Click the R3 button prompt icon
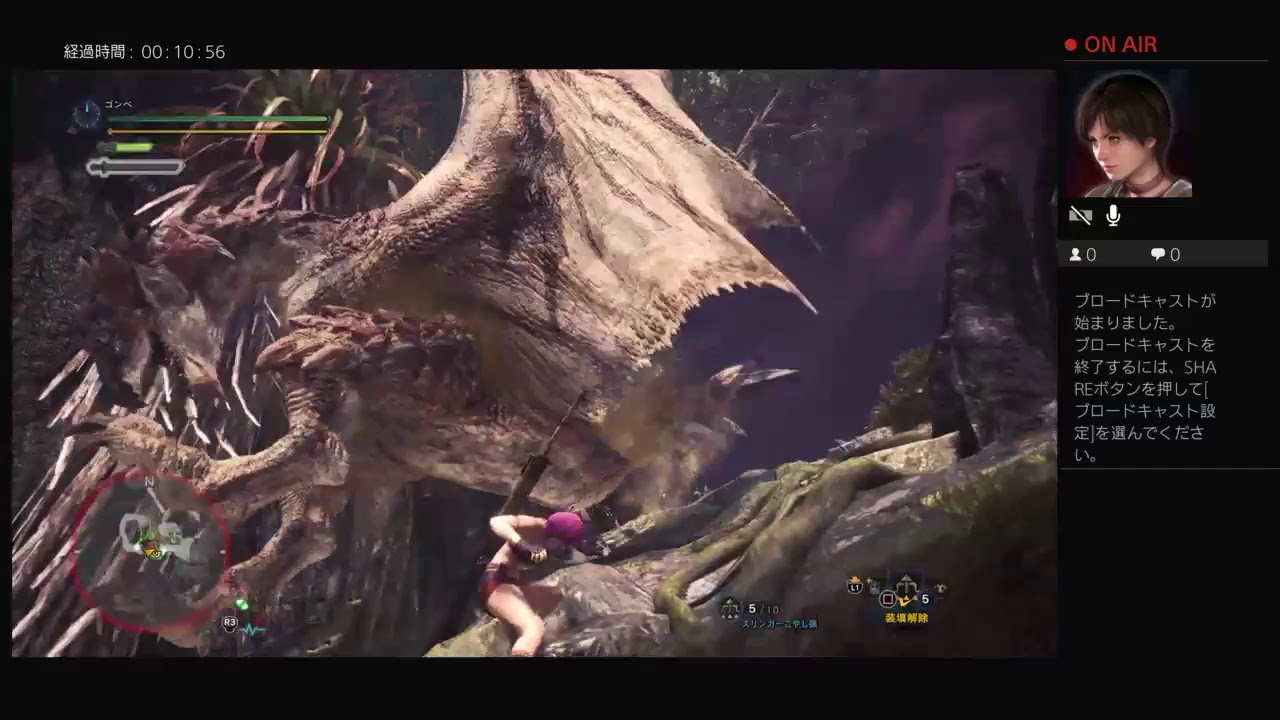This screenshot has height=720, width=1280. 230,624
